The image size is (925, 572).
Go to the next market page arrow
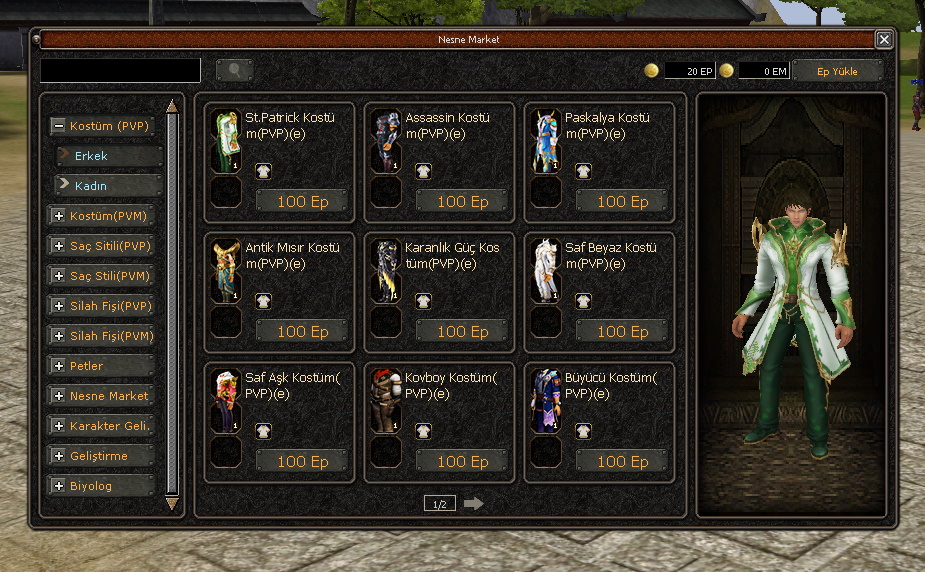coord(474,504)
